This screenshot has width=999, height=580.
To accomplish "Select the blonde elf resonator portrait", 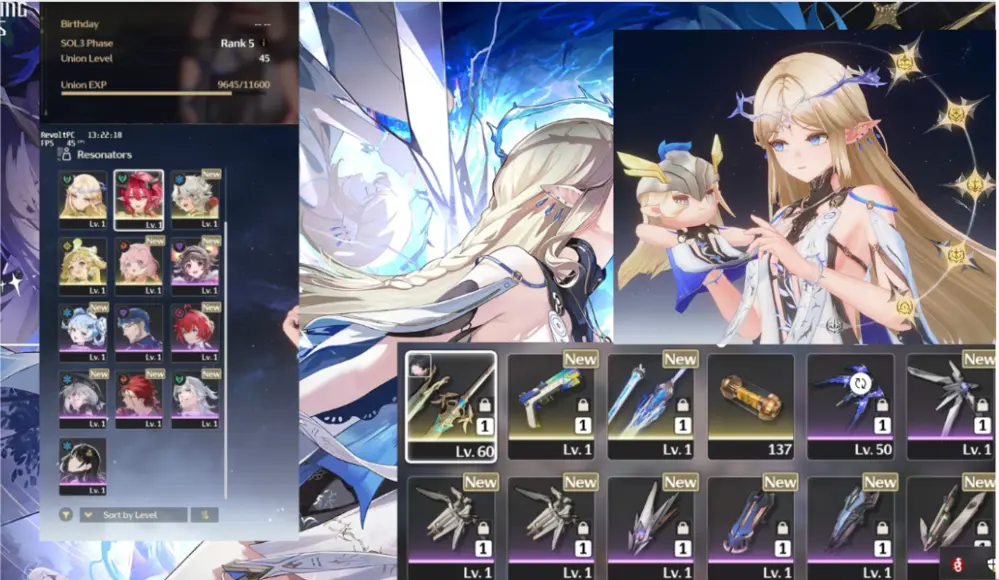I will (83, 198).
